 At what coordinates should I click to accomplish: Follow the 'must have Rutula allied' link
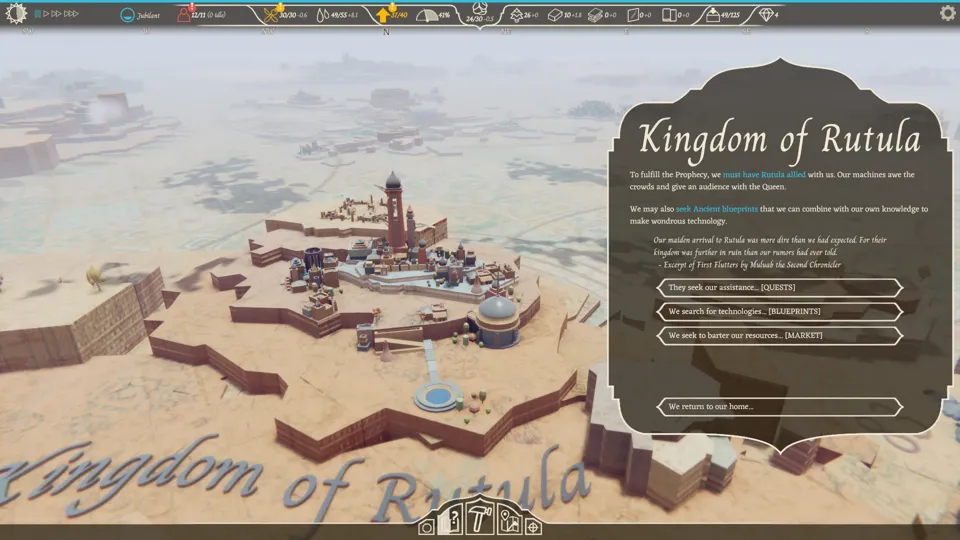point(764,175)
